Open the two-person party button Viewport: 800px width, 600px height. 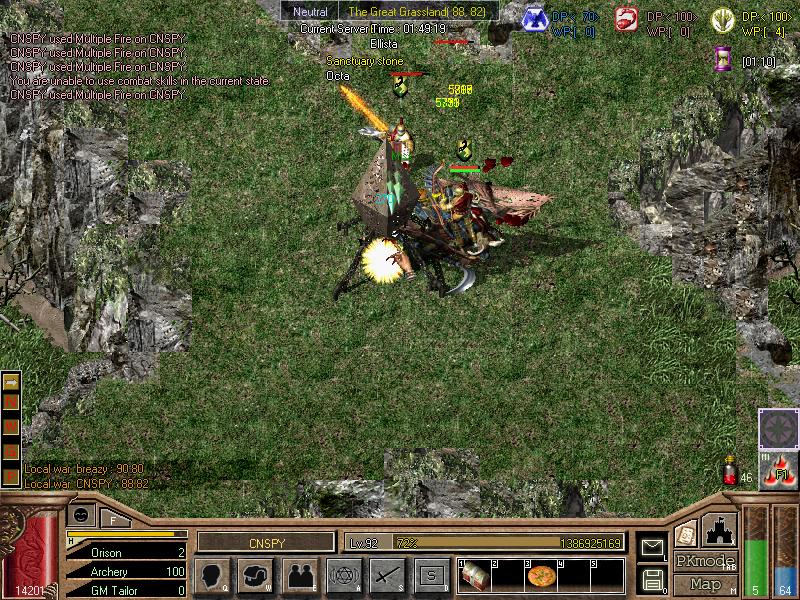point(301,576)
